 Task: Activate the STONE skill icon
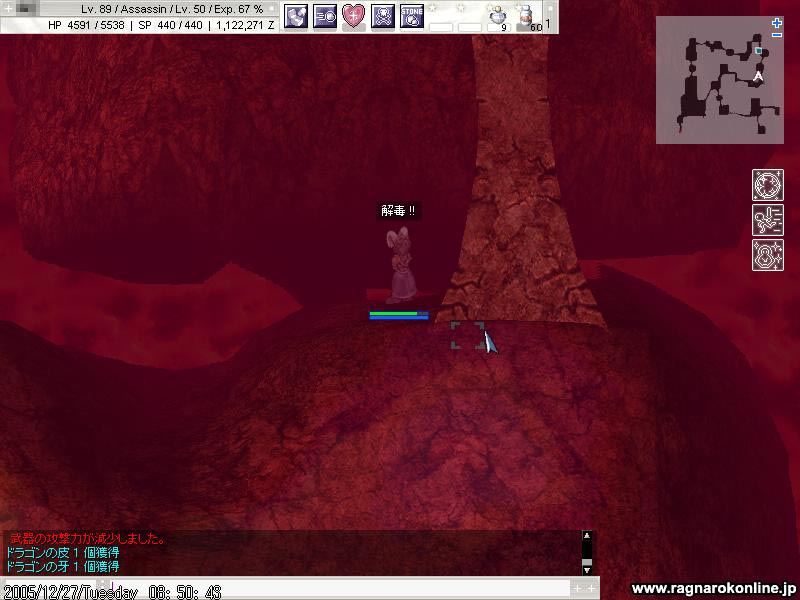click(x=412, y=15)
